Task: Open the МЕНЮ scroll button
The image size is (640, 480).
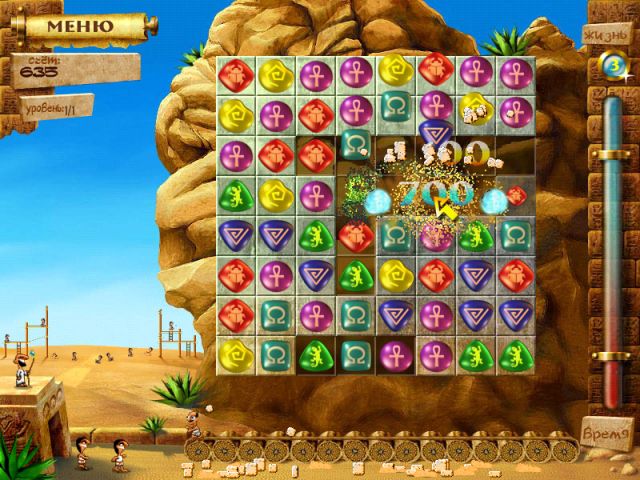Action: pyautogui.click(x=78, y=27)
